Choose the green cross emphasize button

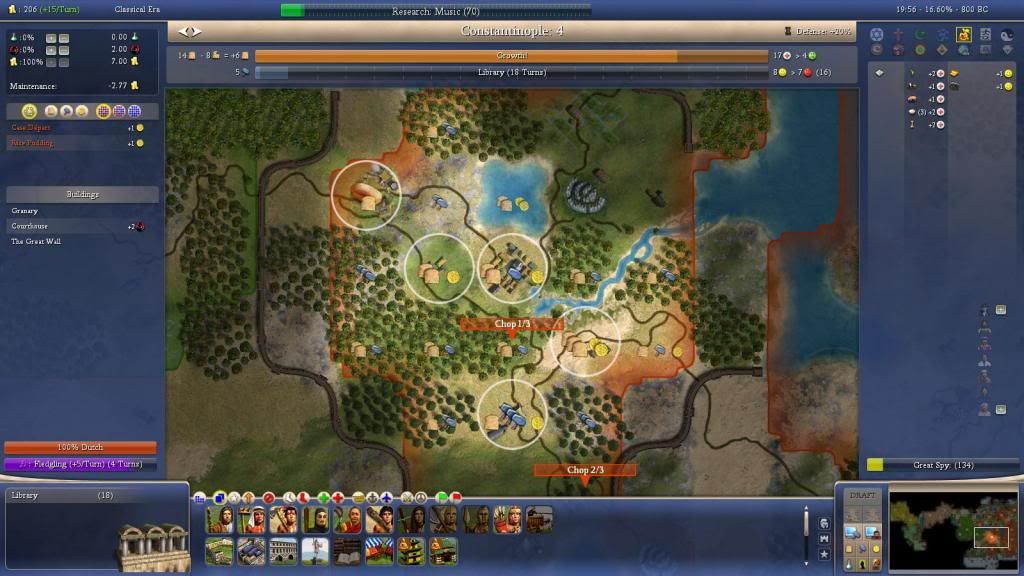323,497
